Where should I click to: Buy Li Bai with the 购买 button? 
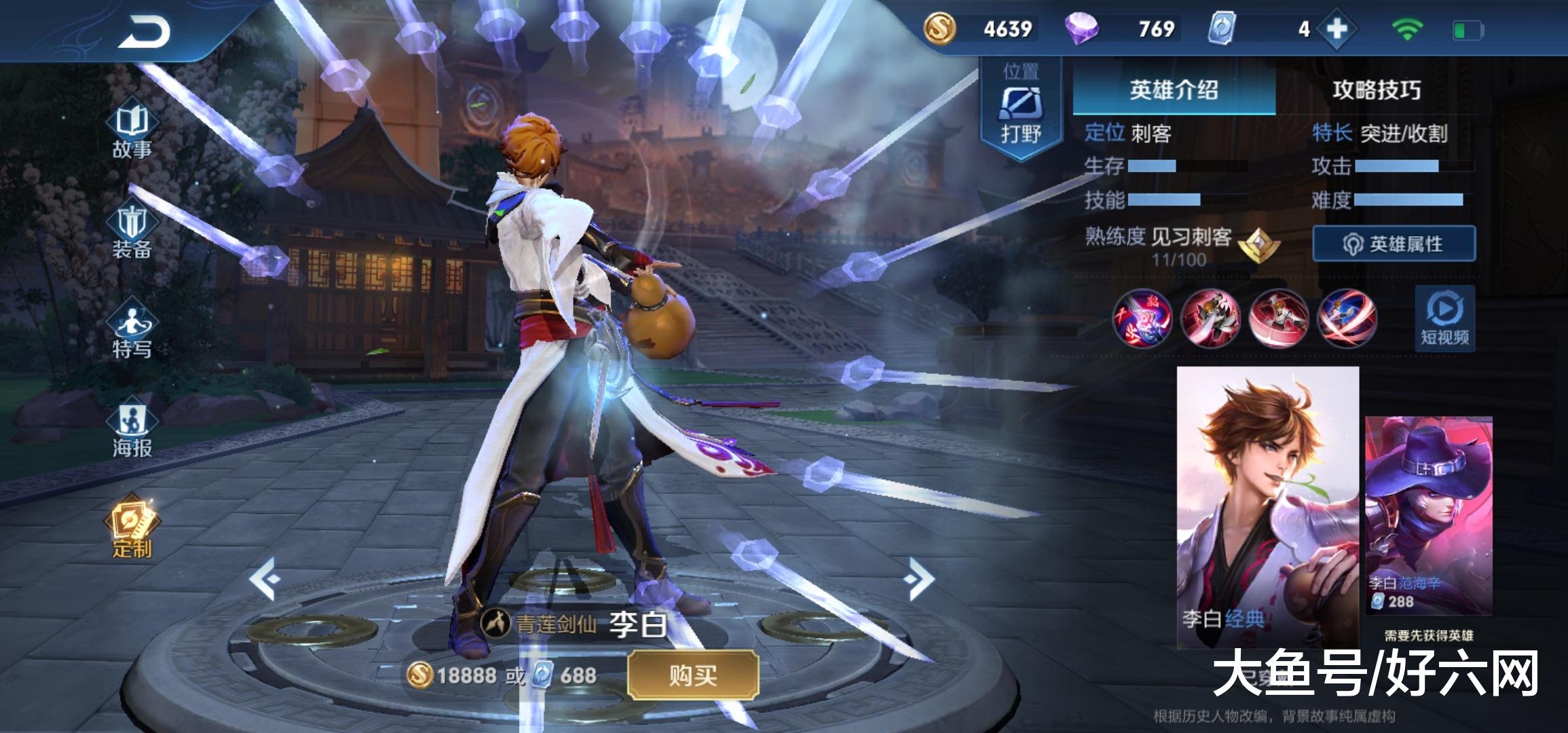[692, 675]
